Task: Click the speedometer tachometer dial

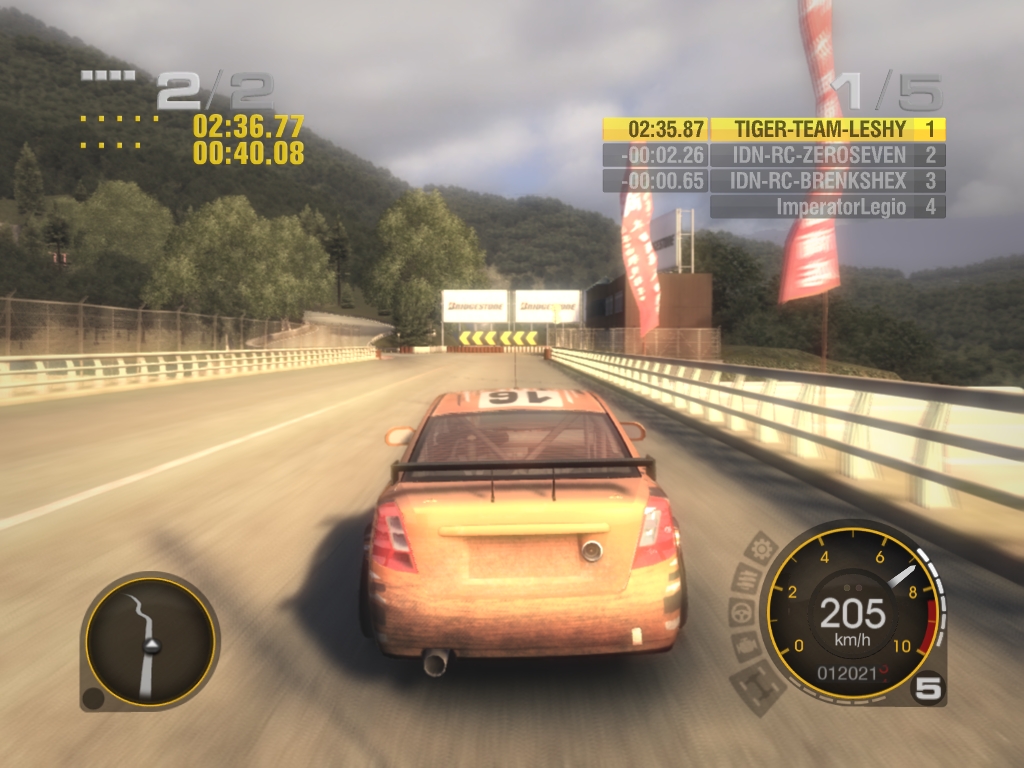Action: pyautogui.click(x=852, y=610)
